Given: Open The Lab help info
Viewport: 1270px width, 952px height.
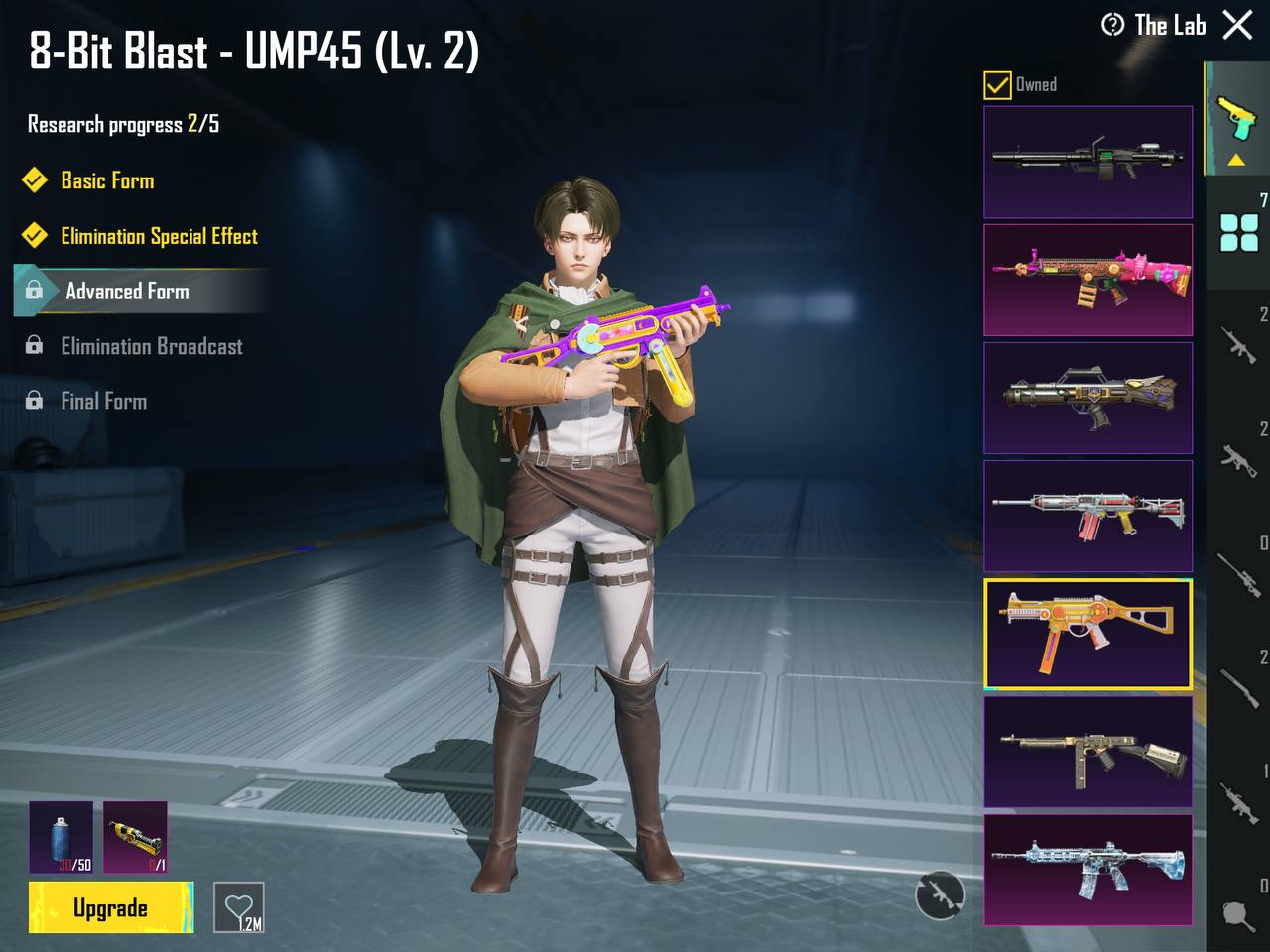Looking at the screenshot, I should tap(1112, 25).
